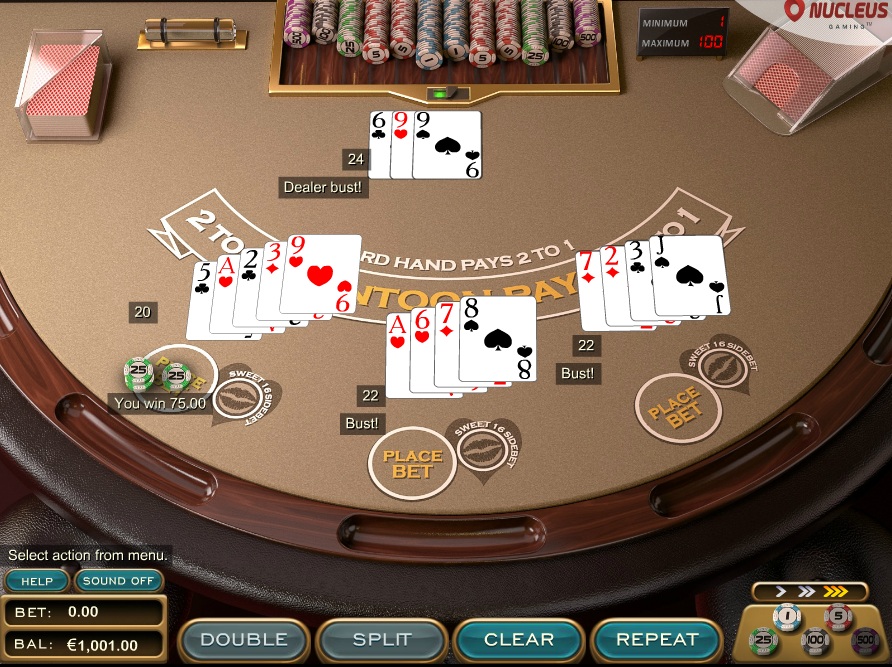This screenshot has width=892, height=667.
Task: Select the black 100 chip
Action: pos(815,640)
